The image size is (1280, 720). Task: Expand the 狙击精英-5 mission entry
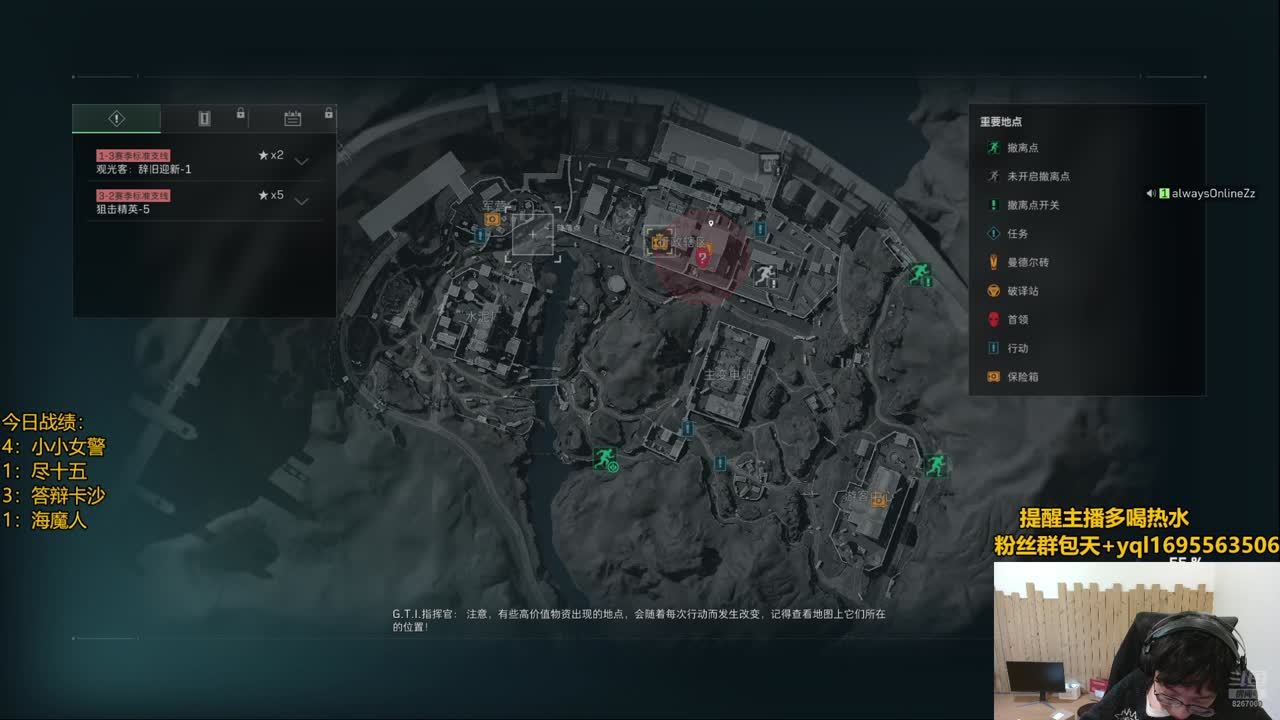pyautogui.click(x=301, y=201)
